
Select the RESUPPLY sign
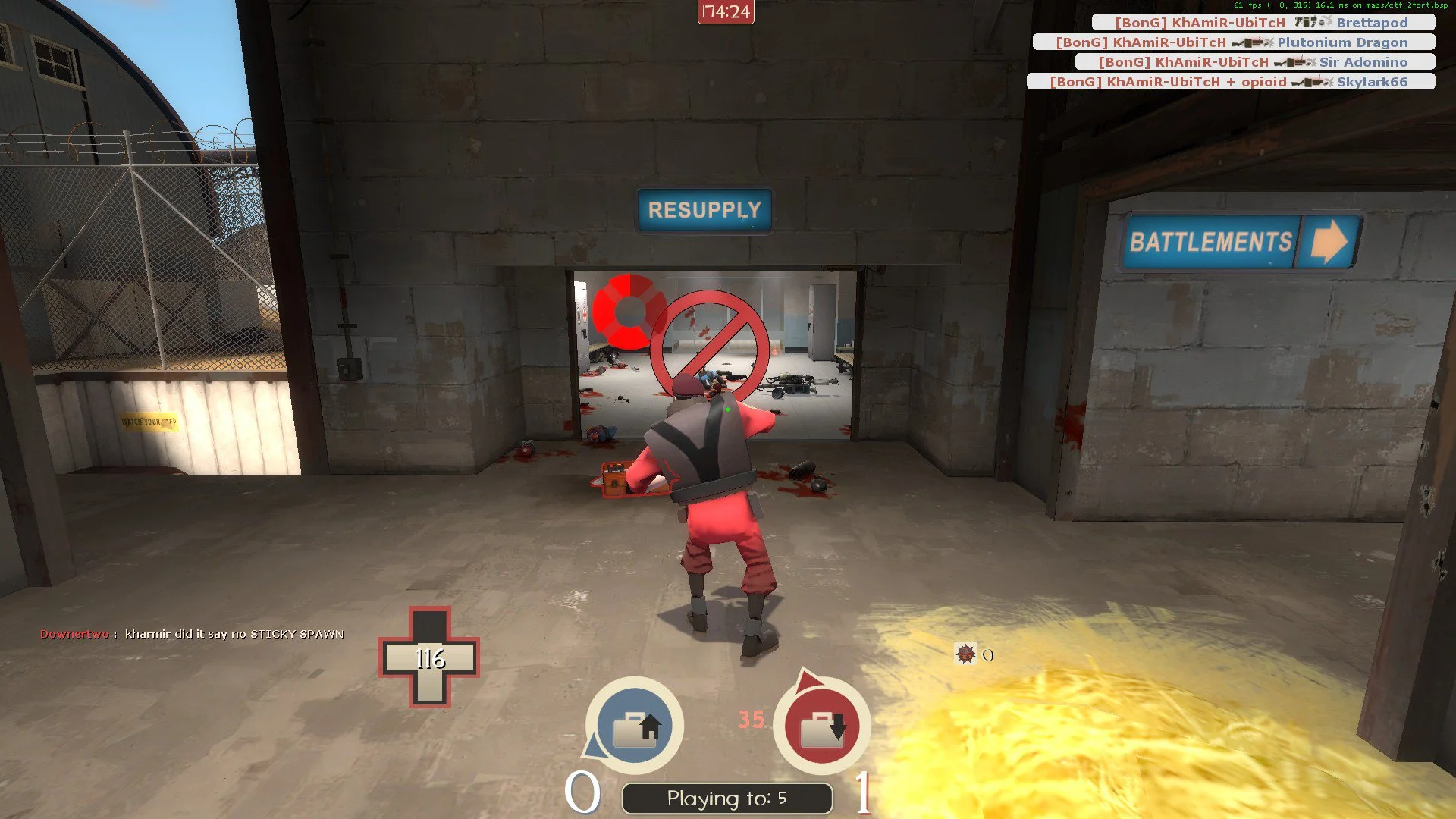pyautogui.click(x=704, y=209)
